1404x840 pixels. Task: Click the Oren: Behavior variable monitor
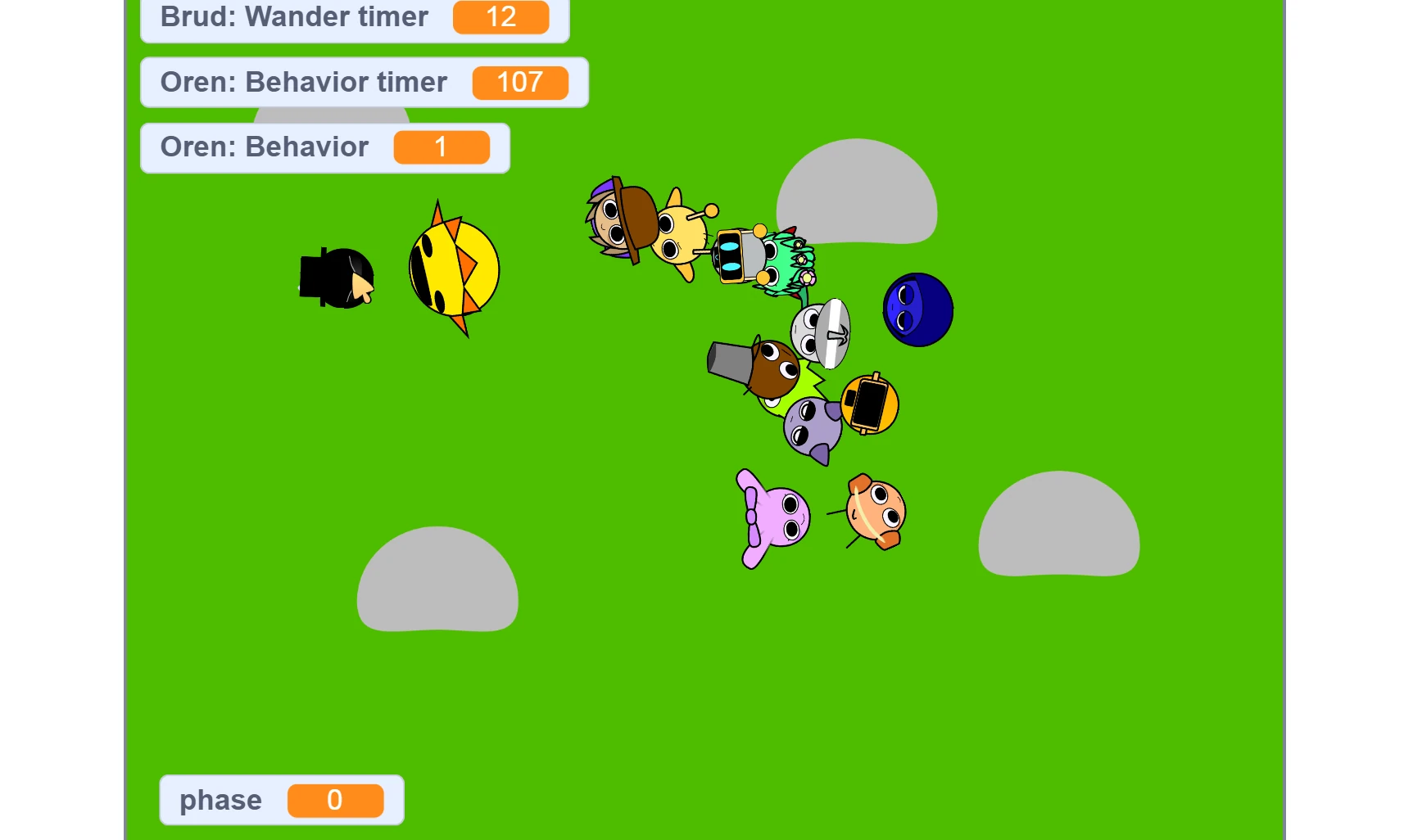tap(324, 147)
